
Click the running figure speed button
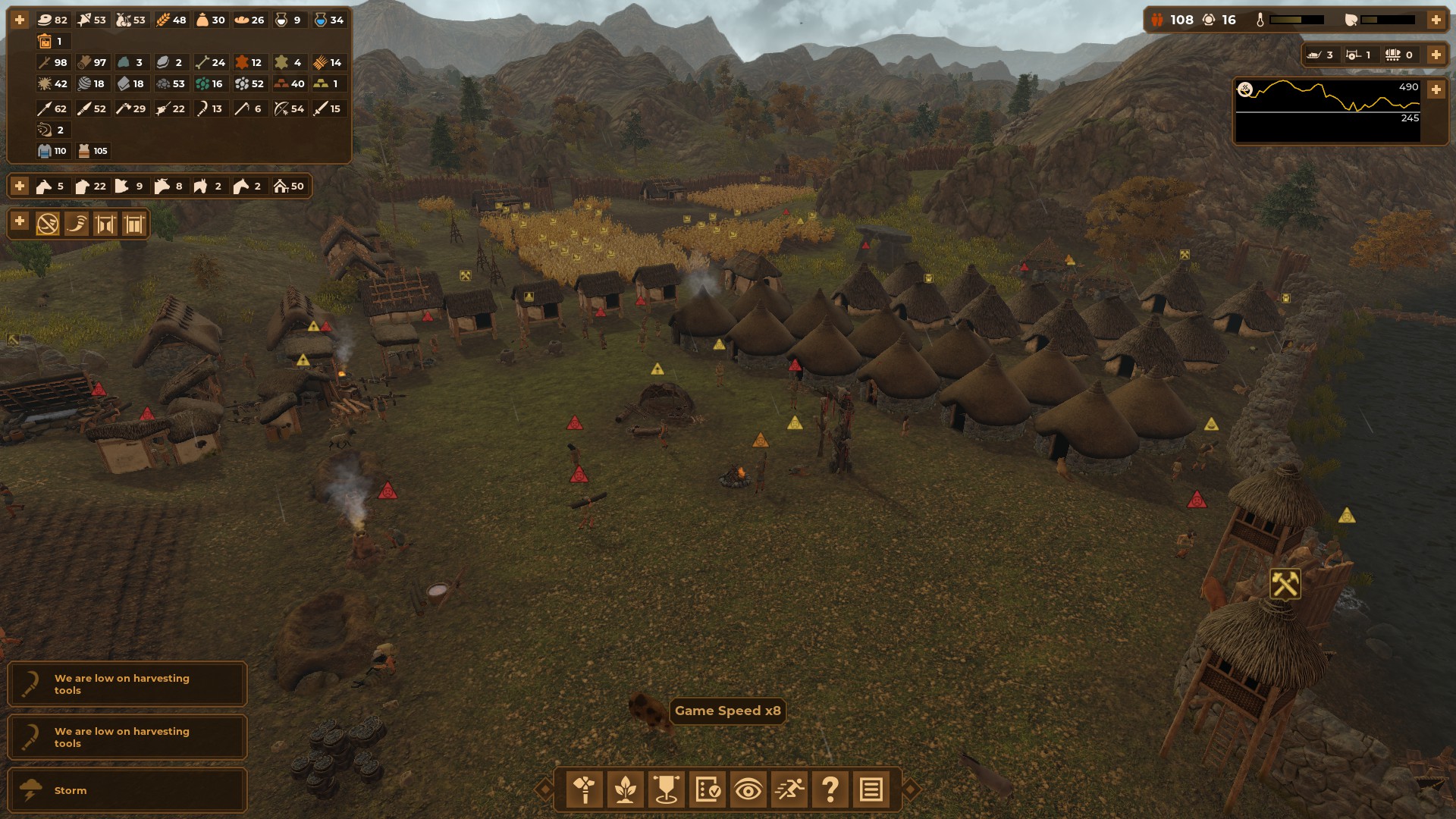tap(789, 789)
